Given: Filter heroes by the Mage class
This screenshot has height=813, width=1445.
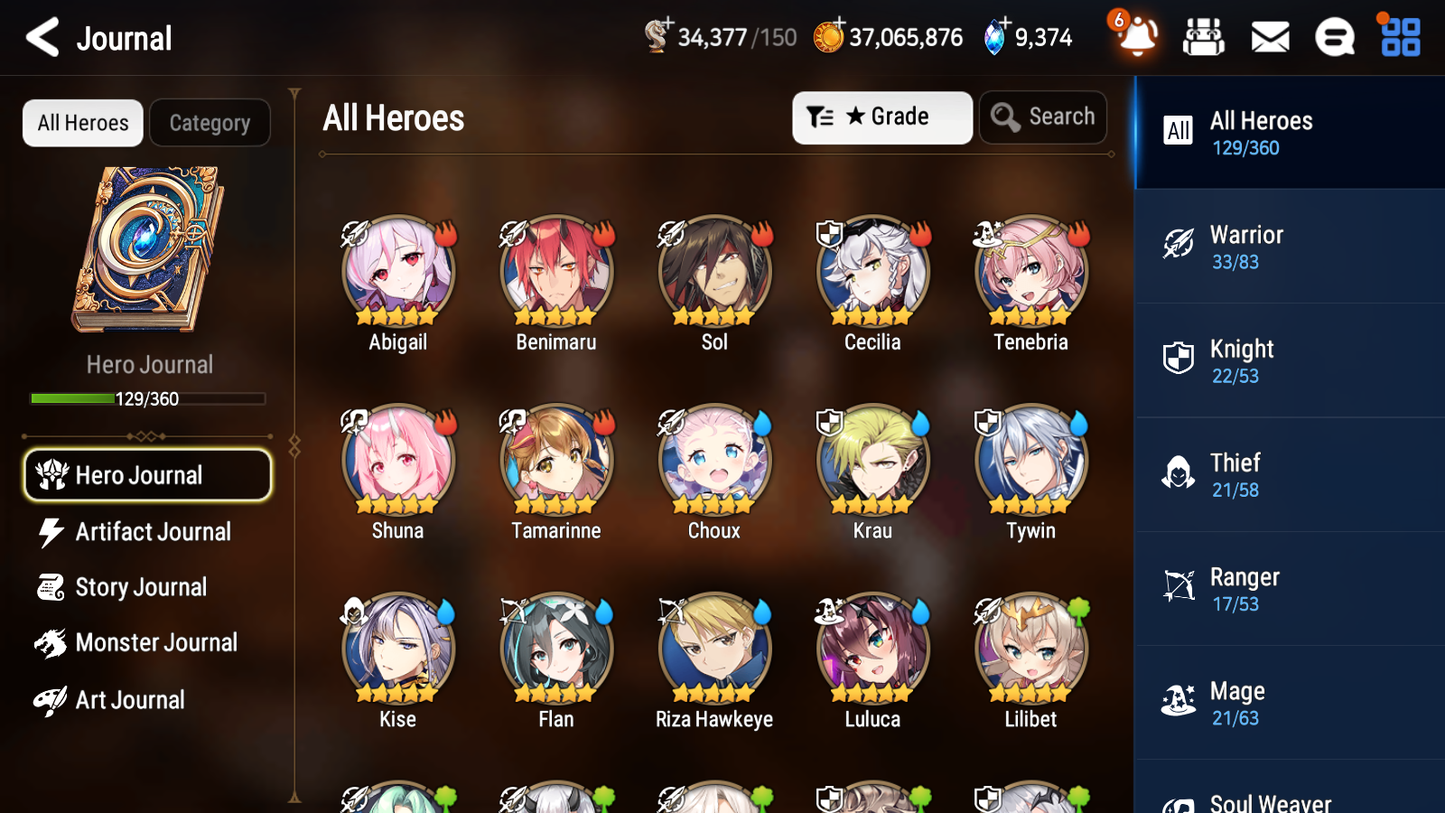Looking at the screenshot, I should click(1289, 702).
